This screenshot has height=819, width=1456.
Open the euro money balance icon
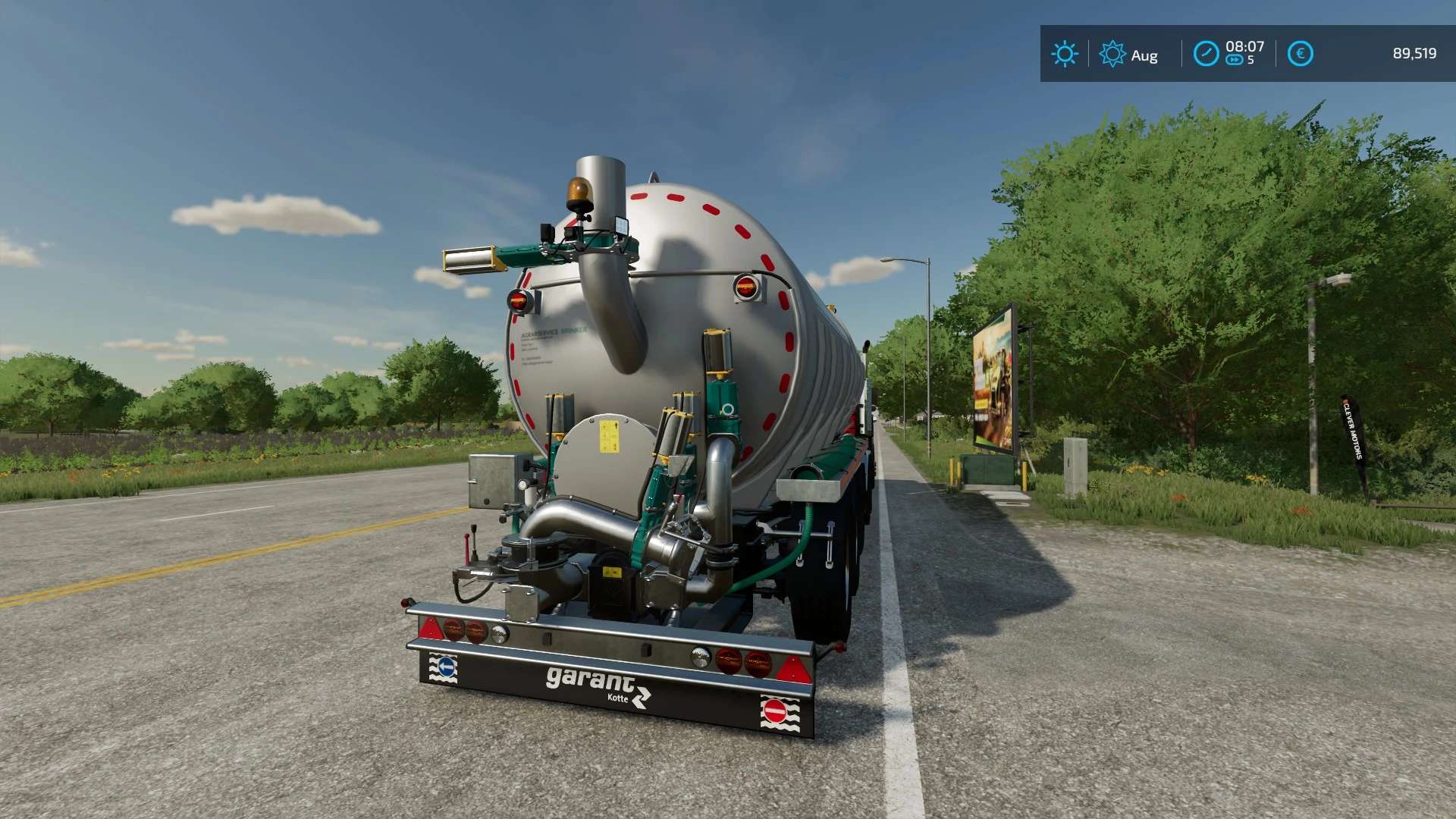[x=1300, y=54]
